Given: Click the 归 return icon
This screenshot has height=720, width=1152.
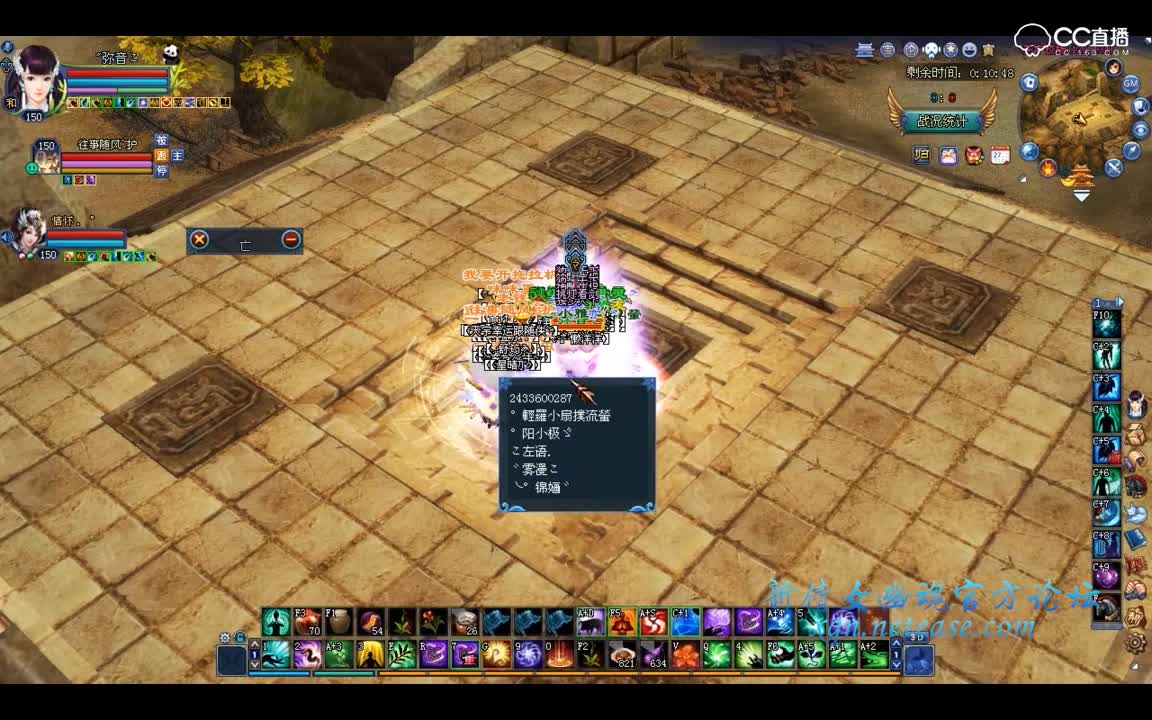Looking at the screenshot, I should 922,155.
